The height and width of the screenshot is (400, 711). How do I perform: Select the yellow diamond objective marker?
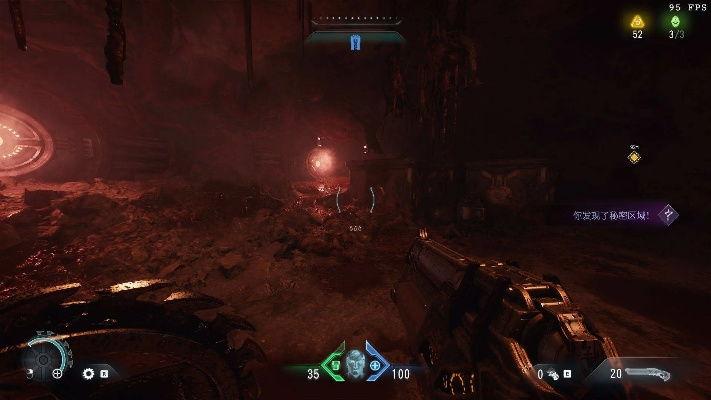tap(634, 157)
